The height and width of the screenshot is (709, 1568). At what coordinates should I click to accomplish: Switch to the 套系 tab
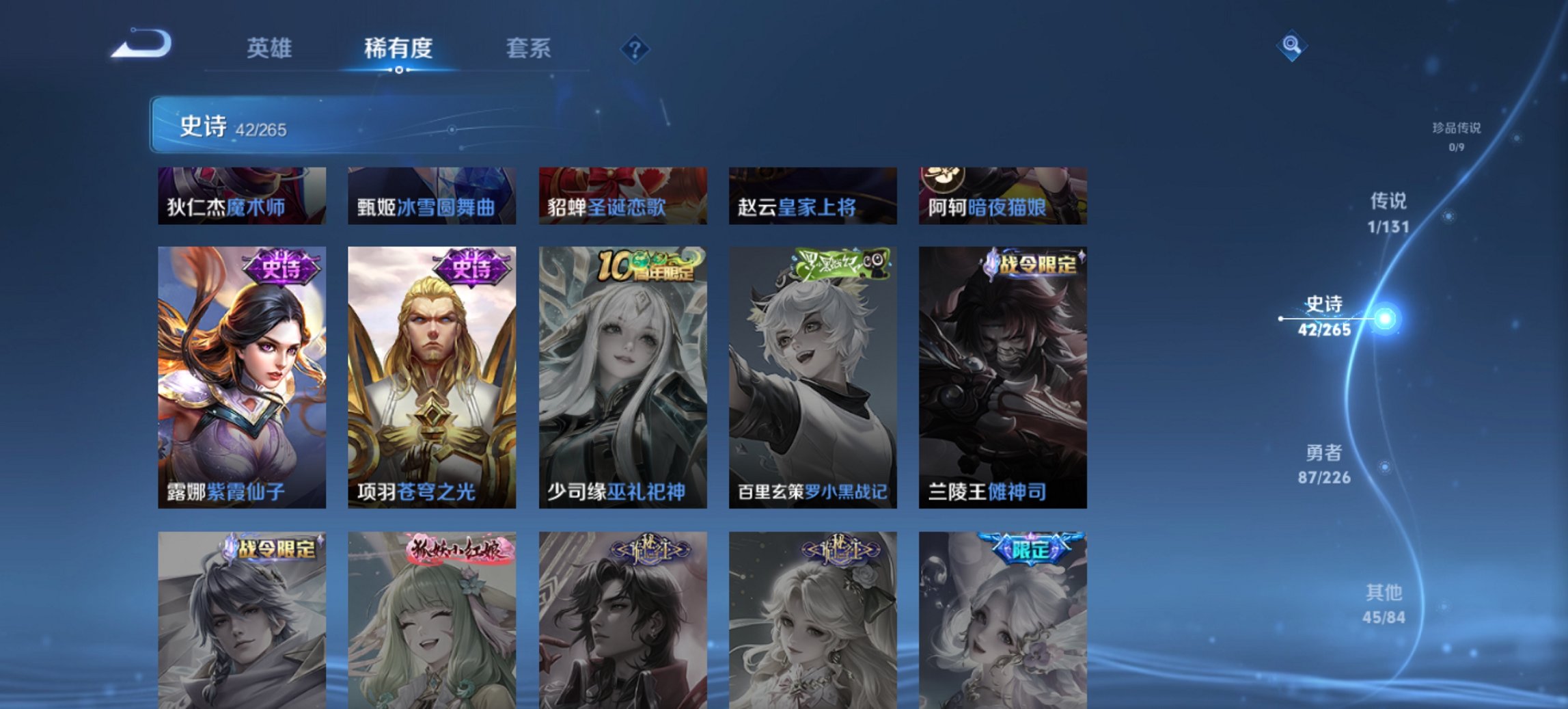pyautogui.click(x=529, y=48)
